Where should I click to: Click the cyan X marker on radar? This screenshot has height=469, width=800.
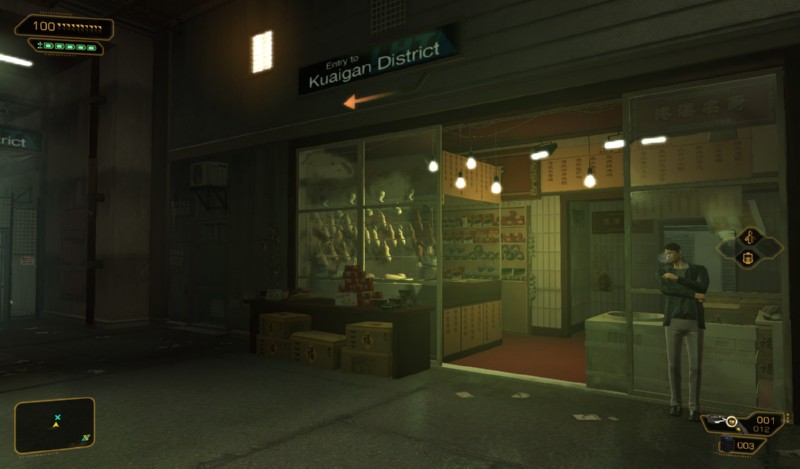[58, 416]
